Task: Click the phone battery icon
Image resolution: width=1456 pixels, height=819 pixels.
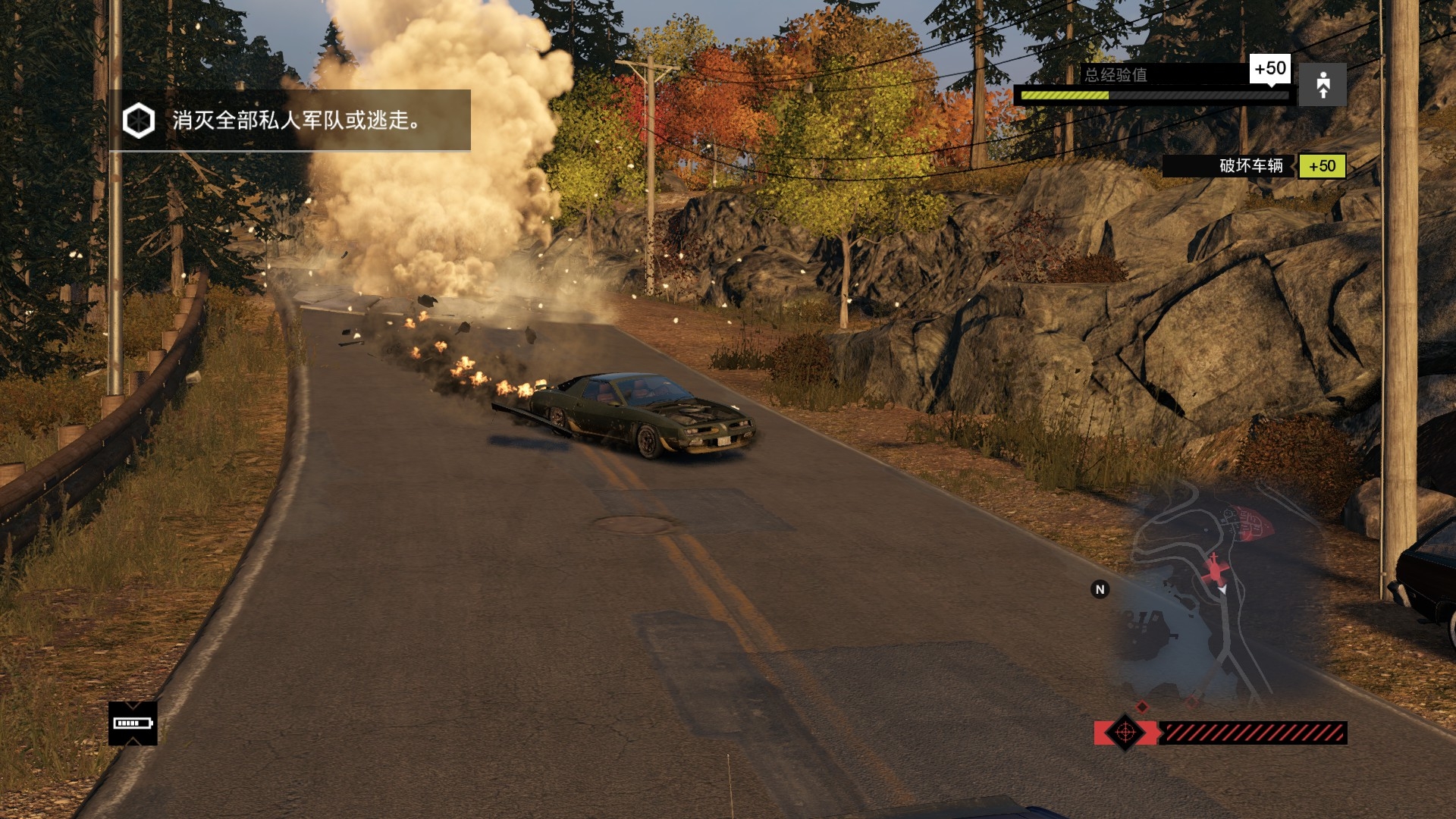Action: click(133, 723)
